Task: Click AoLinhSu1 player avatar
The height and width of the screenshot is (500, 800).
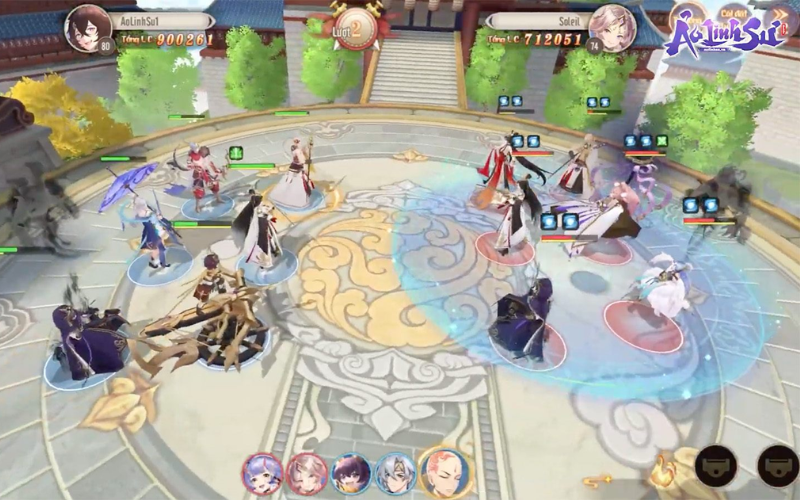Action: tap(87, 28)
